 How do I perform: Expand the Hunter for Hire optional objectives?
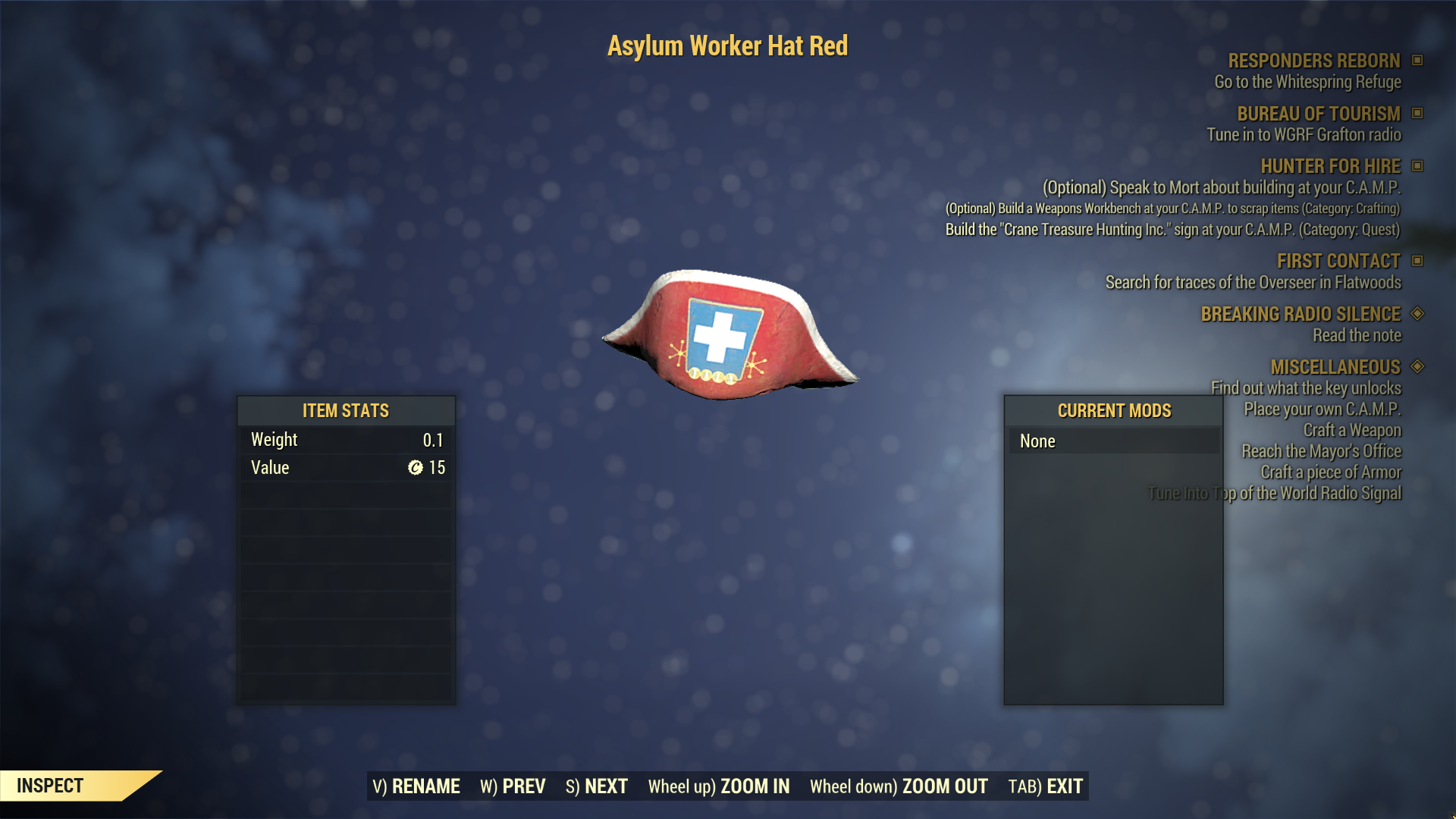tap(1419, 166)
